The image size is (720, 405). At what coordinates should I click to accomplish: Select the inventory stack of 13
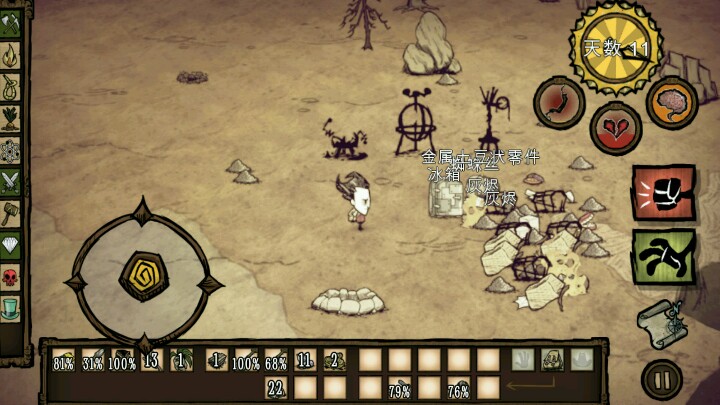click(152, 360)
